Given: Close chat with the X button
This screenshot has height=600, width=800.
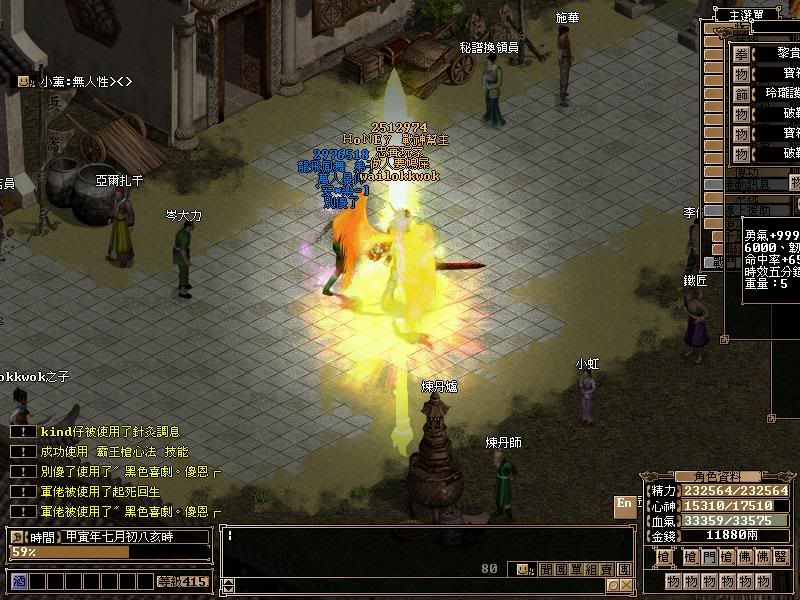Looking at the screenshot, I should (x=626, y=585).
